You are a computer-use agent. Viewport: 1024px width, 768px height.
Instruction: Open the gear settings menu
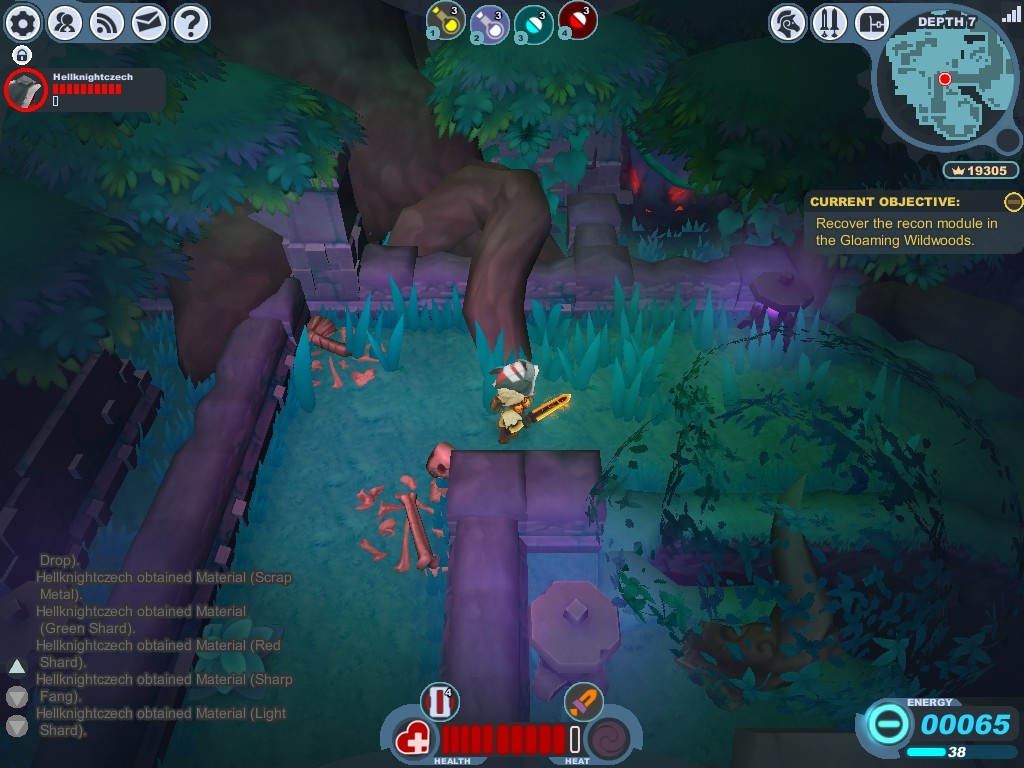(23, 22)
